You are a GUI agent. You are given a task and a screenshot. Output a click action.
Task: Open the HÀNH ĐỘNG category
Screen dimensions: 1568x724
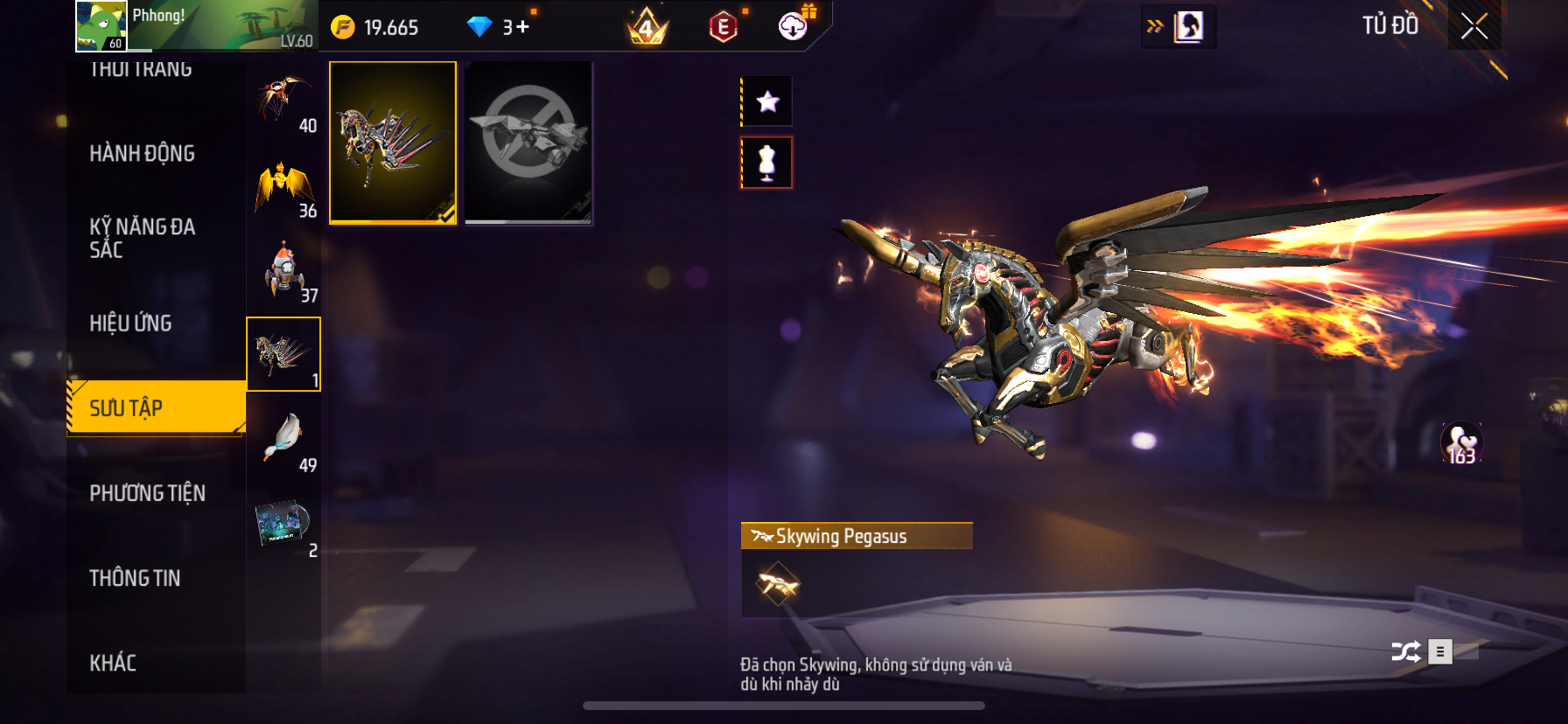(x=142, y=154)
